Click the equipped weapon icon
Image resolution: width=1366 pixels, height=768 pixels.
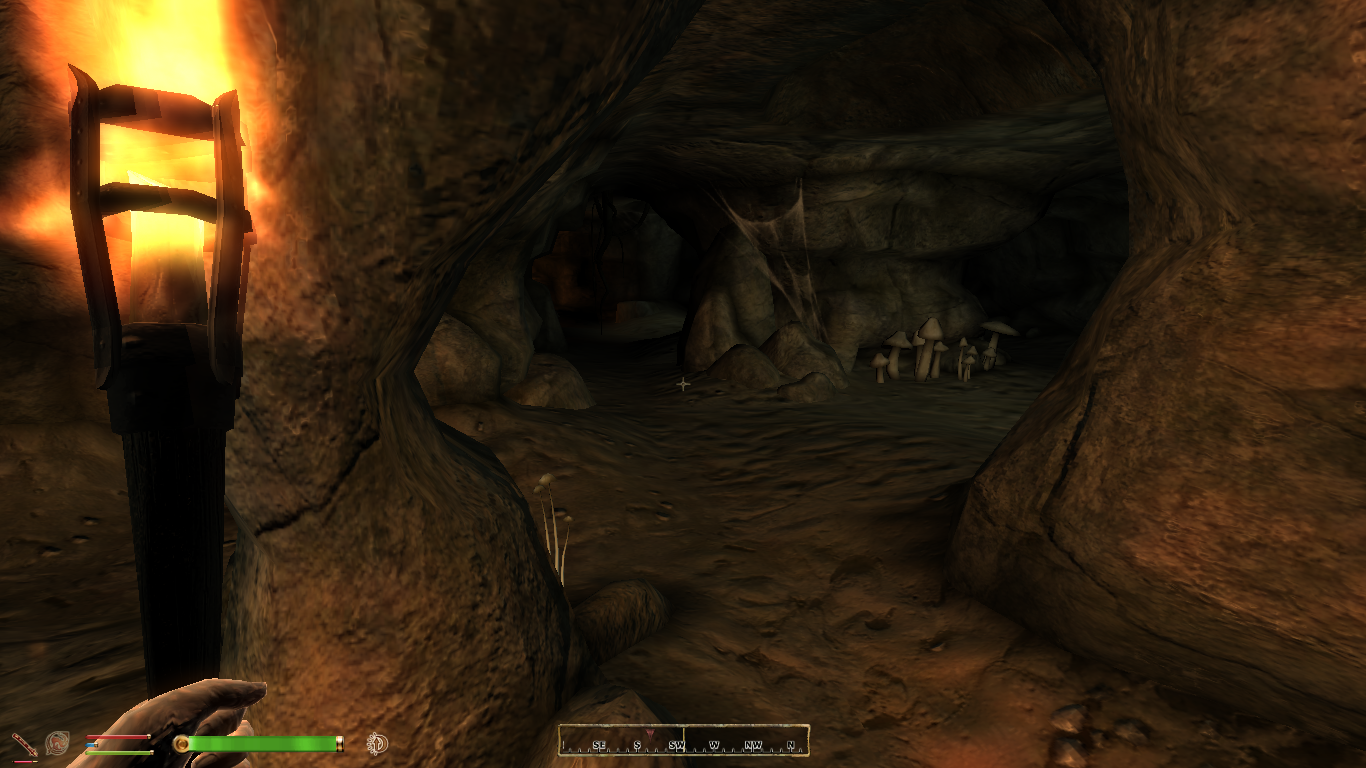point(23,743)
